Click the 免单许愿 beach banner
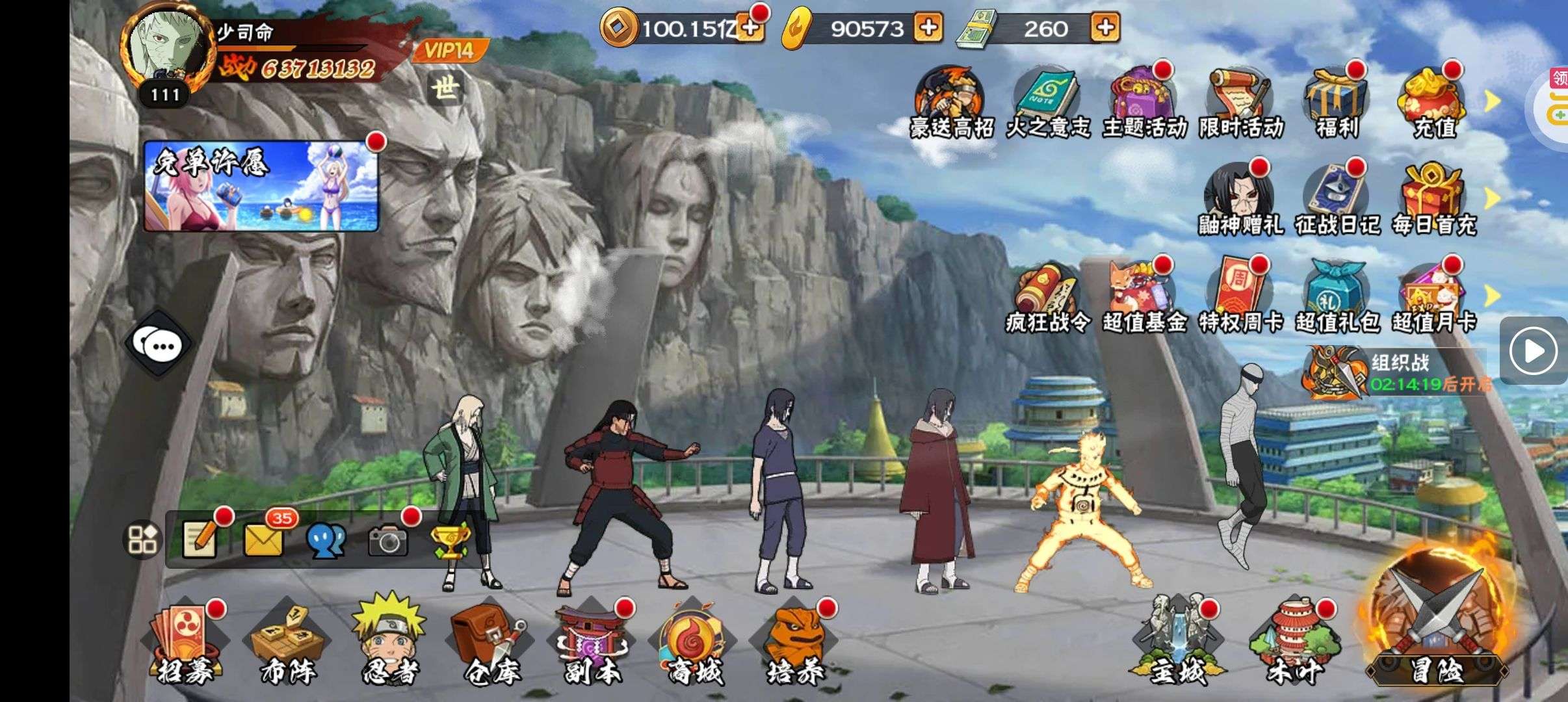Image resolution: width=1568 pixels, height=702 pixels. click(261, 187)
